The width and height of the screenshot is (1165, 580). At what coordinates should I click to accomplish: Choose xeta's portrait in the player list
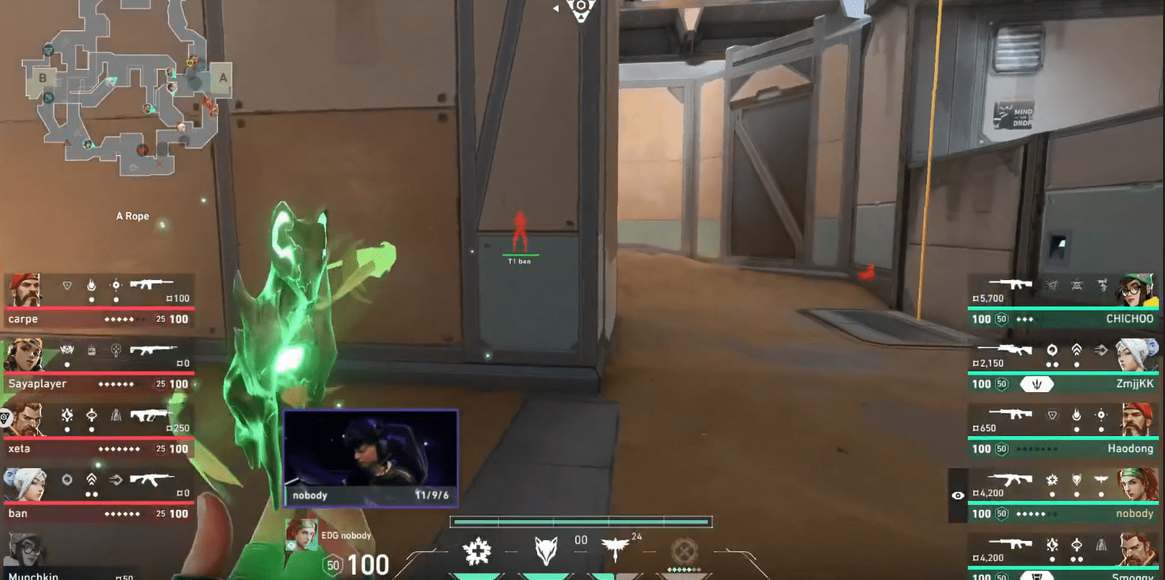click(x=24, y=420)
